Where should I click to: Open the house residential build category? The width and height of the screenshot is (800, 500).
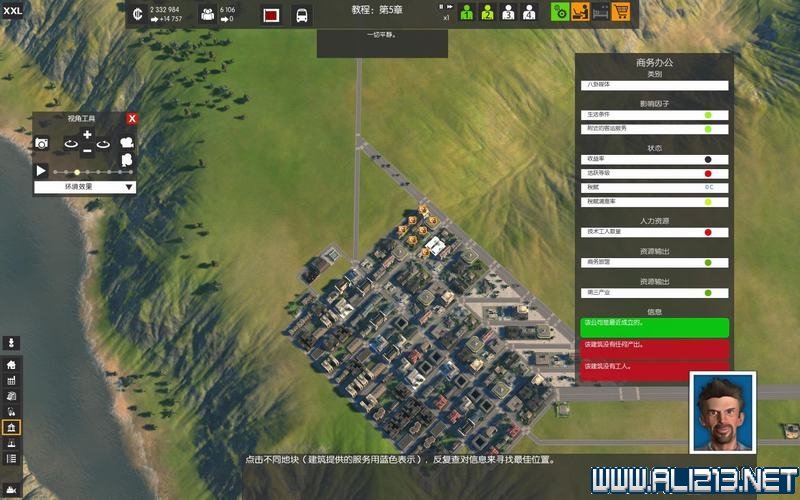[x=12, y=365]
